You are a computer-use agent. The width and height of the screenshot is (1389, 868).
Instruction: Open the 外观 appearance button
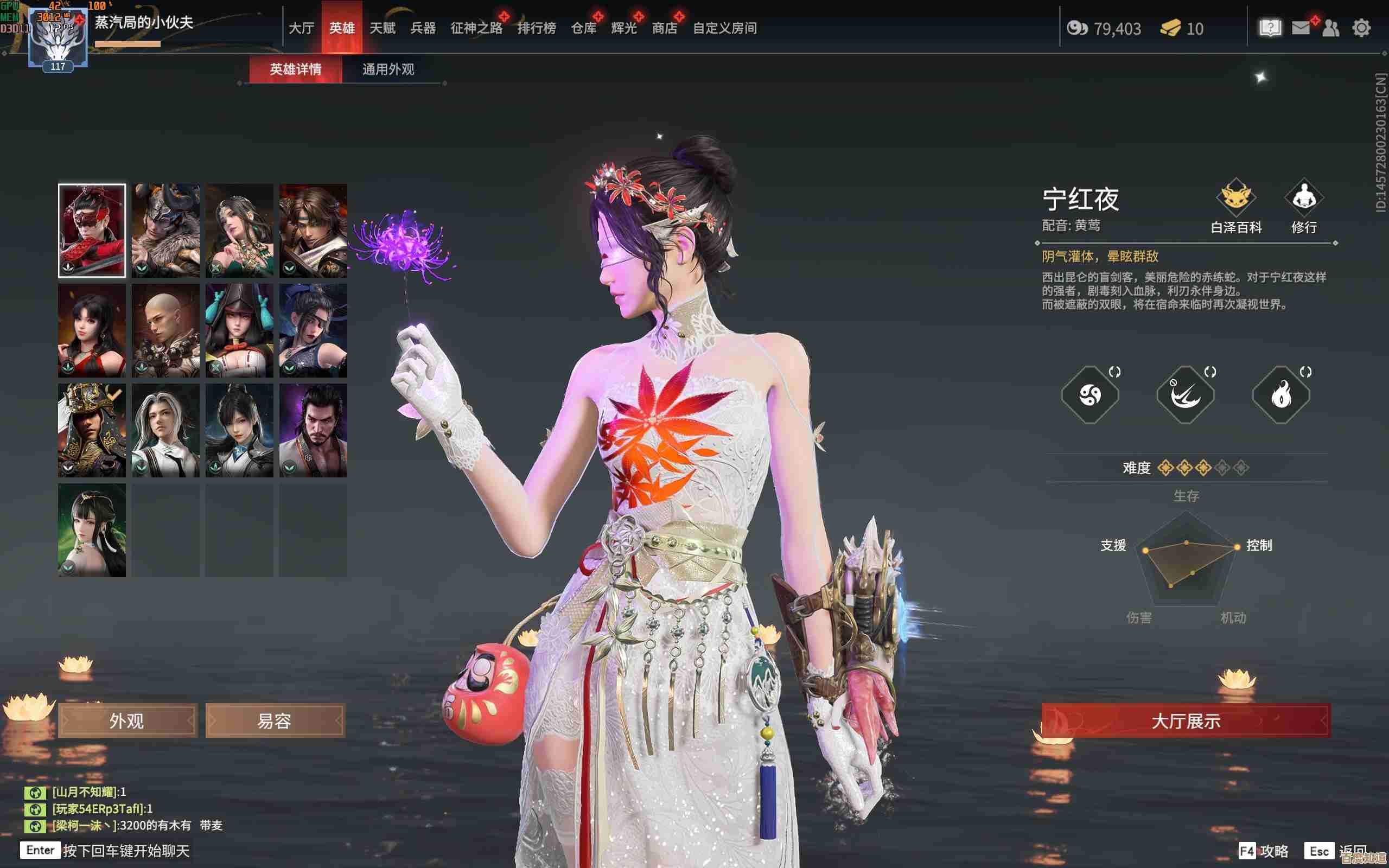pos(128,720)
